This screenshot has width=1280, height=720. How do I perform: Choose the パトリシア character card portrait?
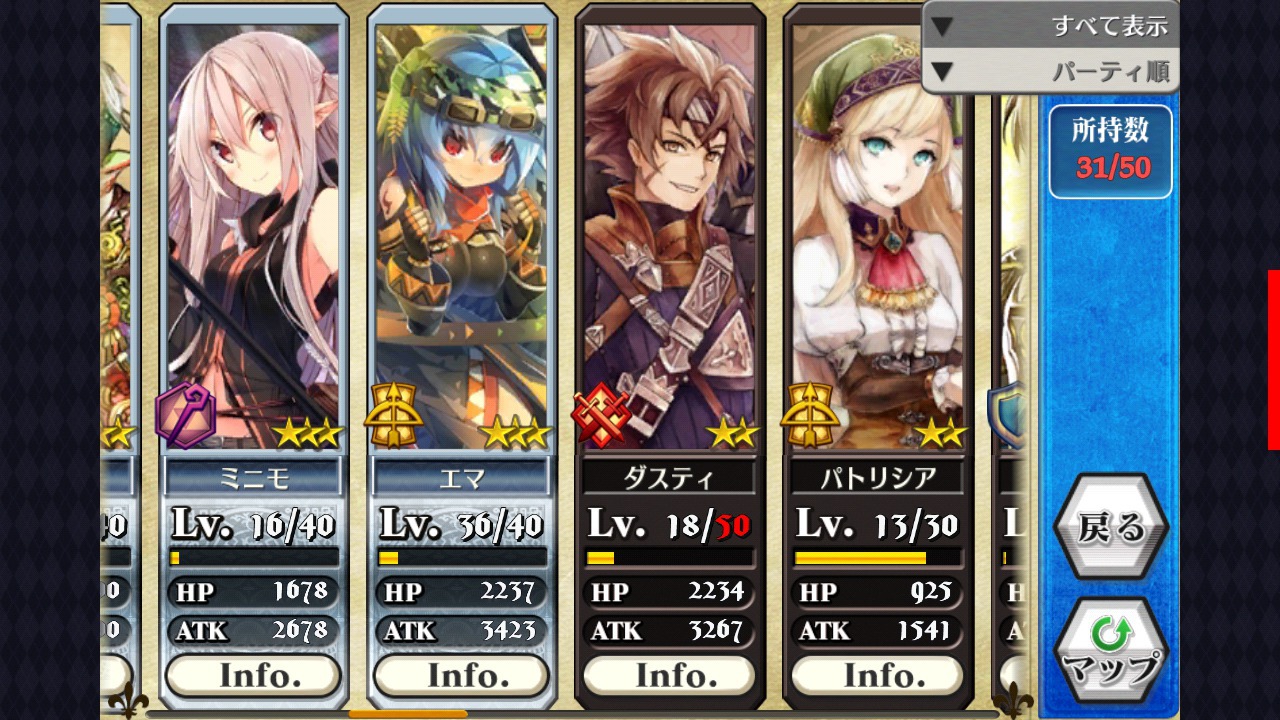[x=877, y=230]
